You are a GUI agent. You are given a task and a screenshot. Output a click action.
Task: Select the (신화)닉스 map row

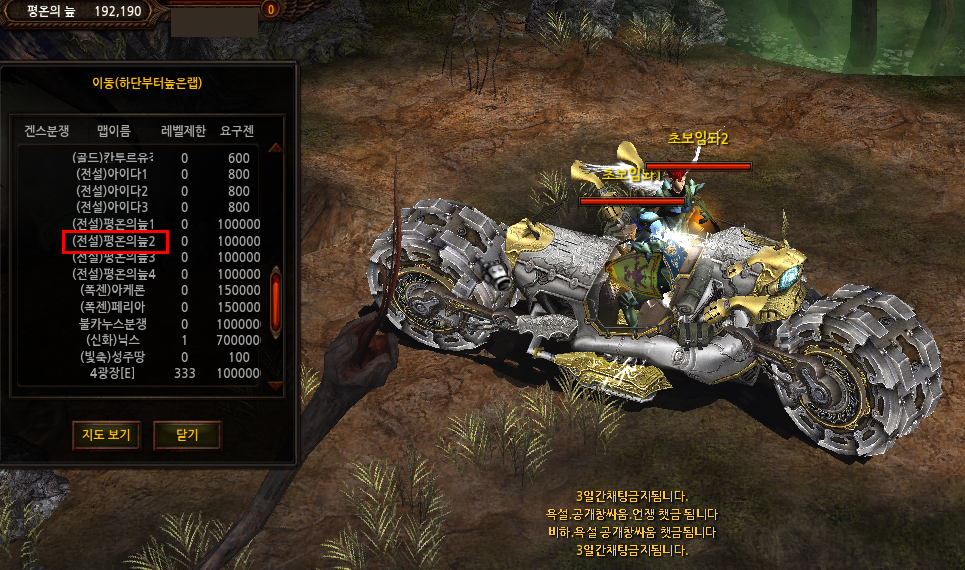click(114, 340)
